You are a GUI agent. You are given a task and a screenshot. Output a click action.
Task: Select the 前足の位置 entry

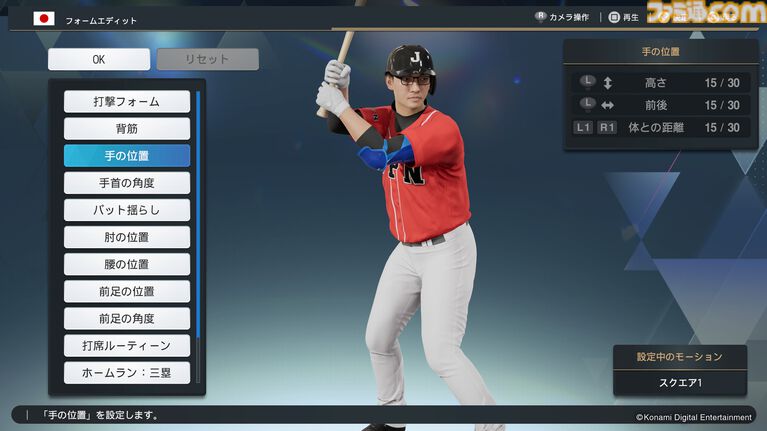(127, 291)
